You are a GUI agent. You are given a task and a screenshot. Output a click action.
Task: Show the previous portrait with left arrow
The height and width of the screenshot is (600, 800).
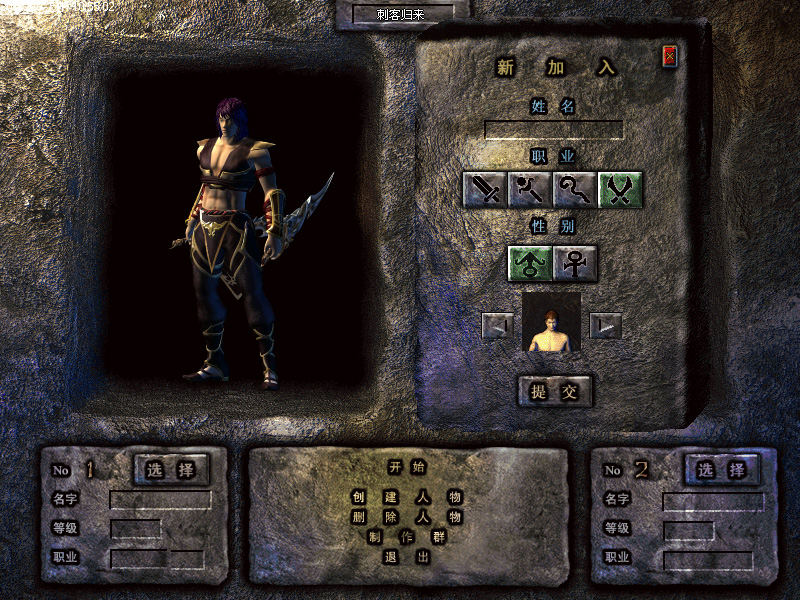[x=497, y=325]
